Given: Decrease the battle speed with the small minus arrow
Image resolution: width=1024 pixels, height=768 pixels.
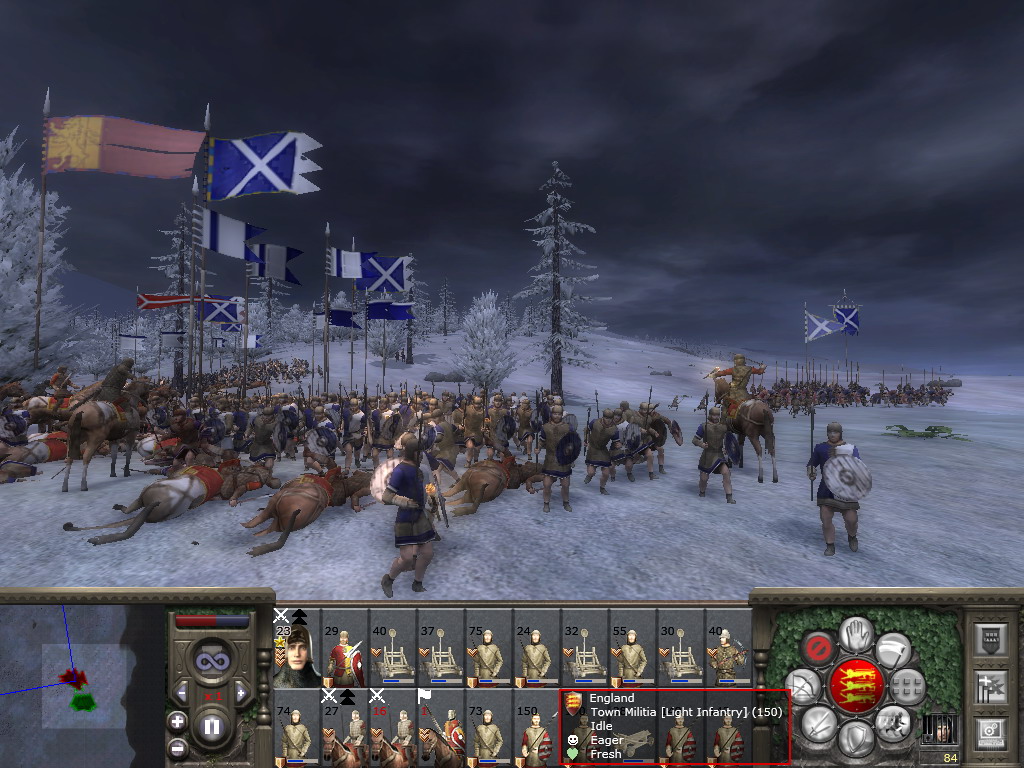Looking at the screenshot, I should (181, 692).
